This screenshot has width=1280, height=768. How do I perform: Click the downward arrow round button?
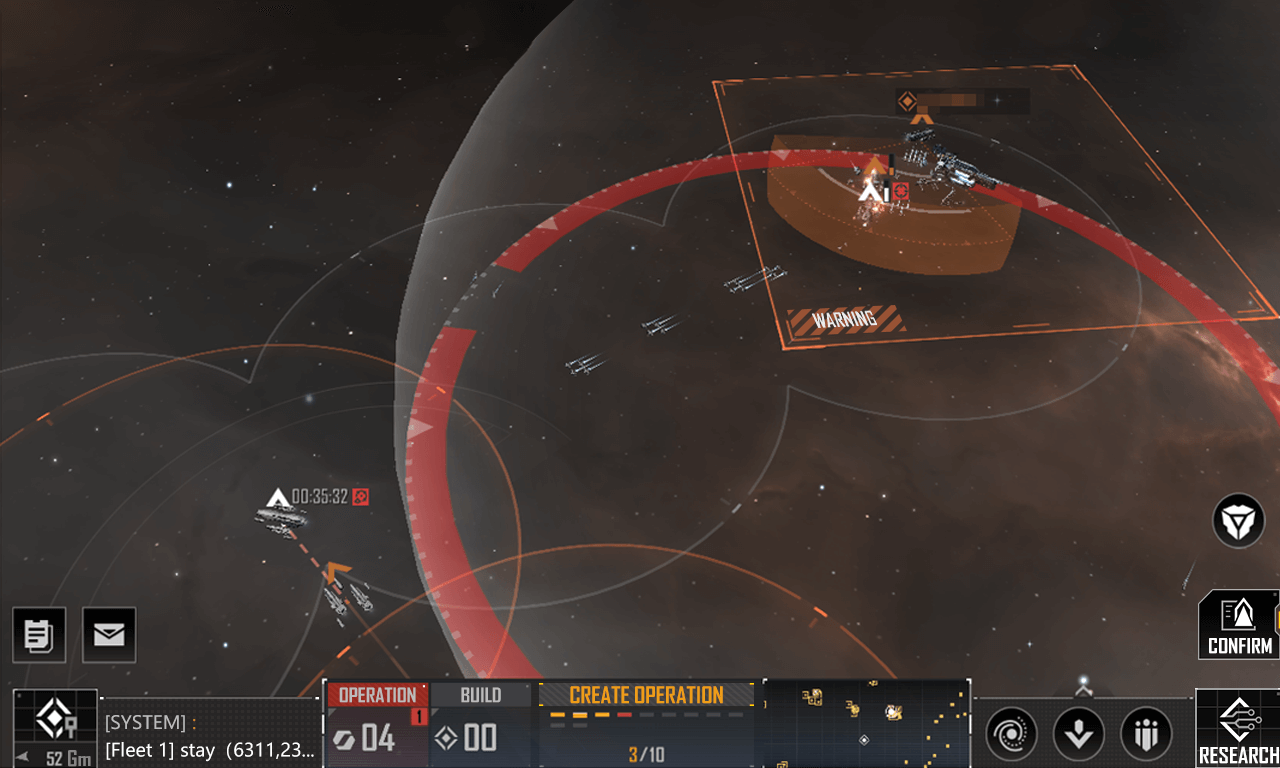[1078, 735]
